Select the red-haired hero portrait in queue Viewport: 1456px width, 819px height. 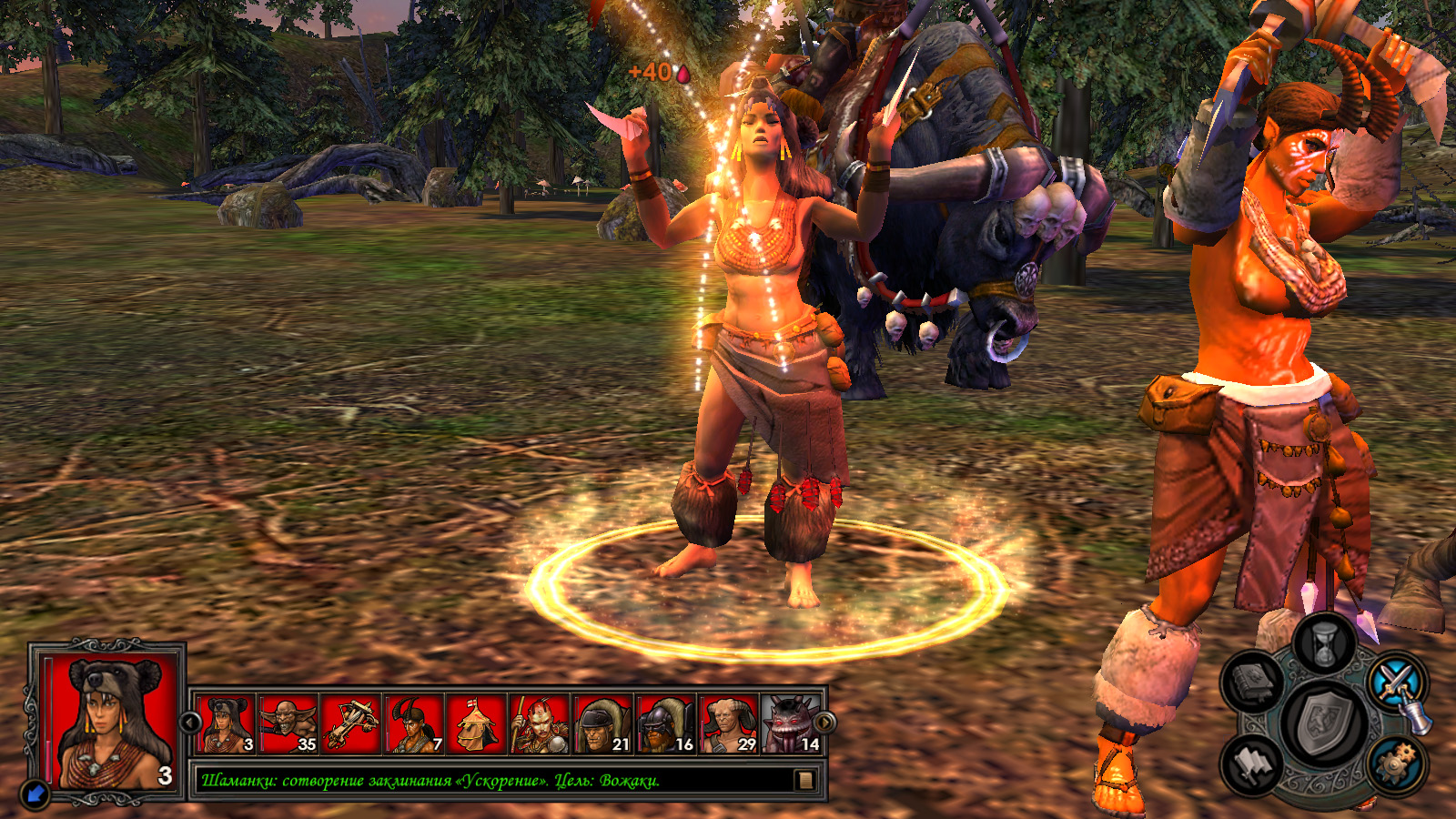540,724
